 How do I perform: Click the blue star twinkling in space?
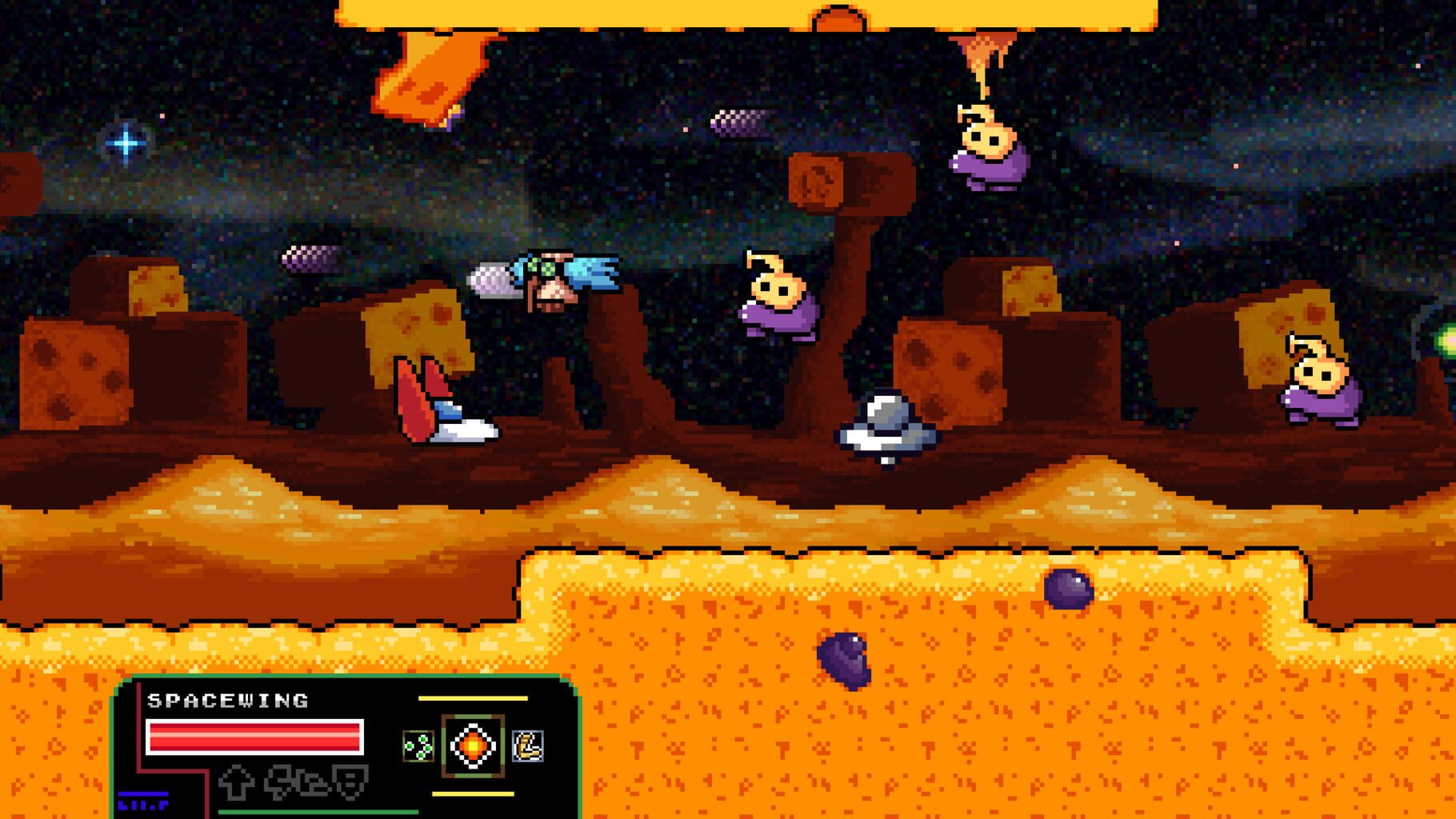pos(126,144)
